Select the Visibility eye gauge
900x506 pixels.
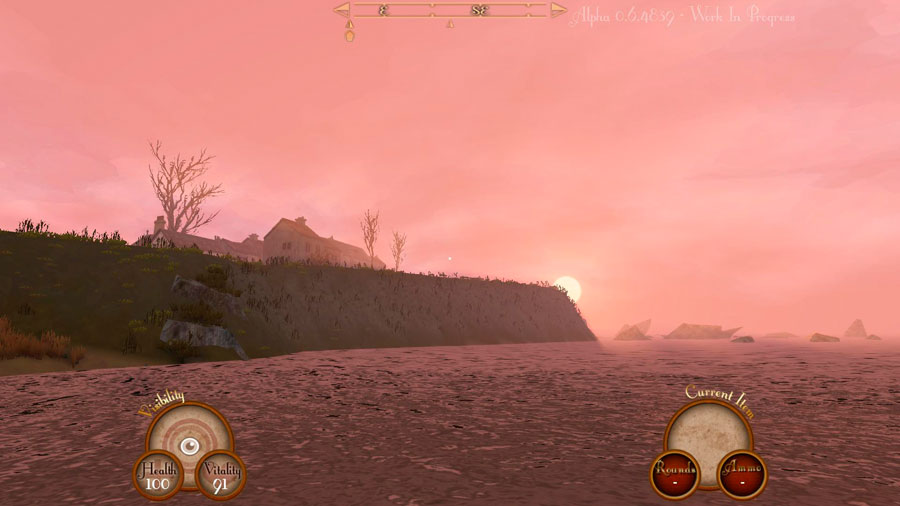pos(189,443)
